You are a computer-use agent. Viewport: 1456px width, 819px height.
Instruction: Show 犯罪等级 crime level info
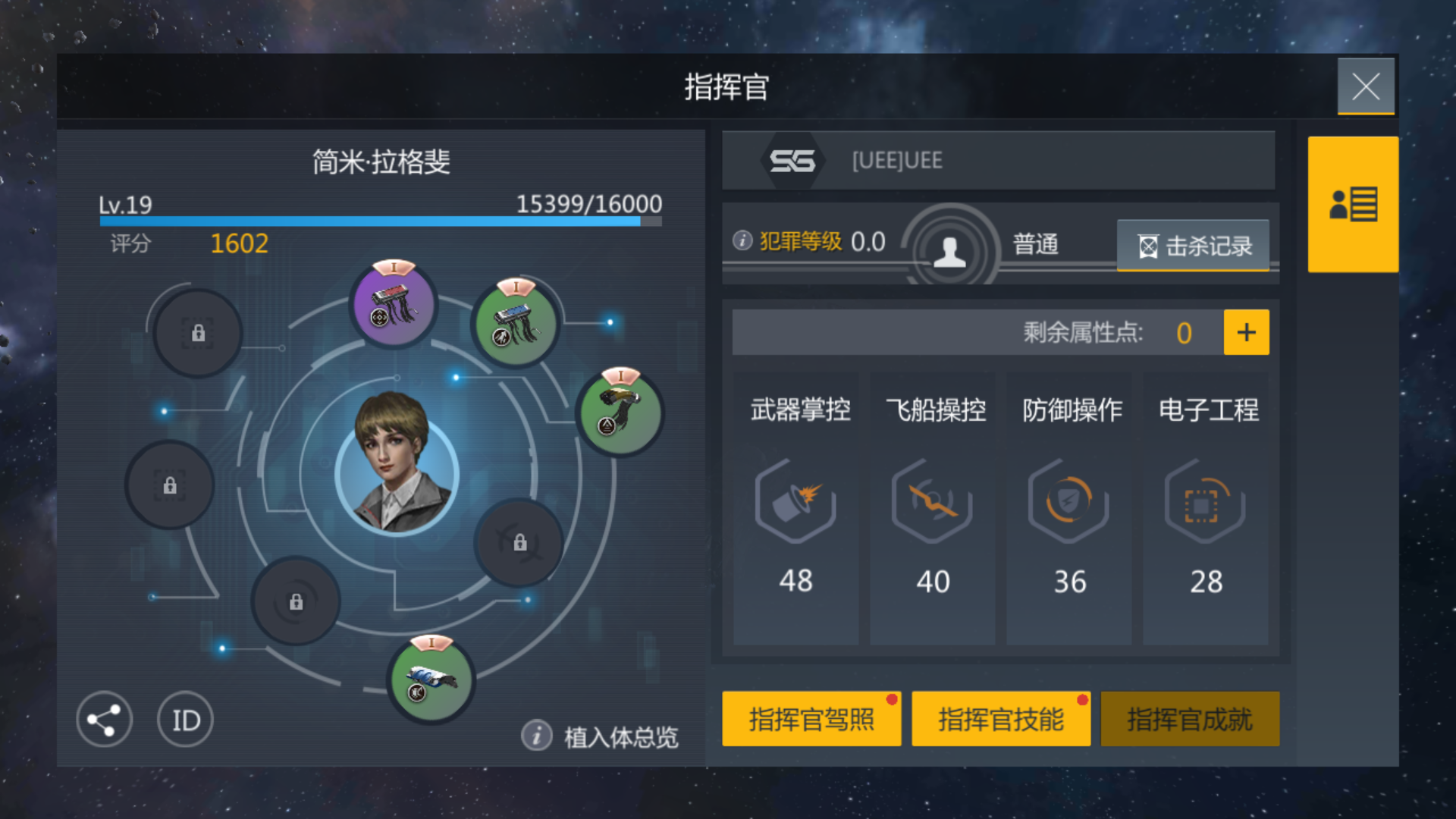pyautogui.click(x=742, y=241)
